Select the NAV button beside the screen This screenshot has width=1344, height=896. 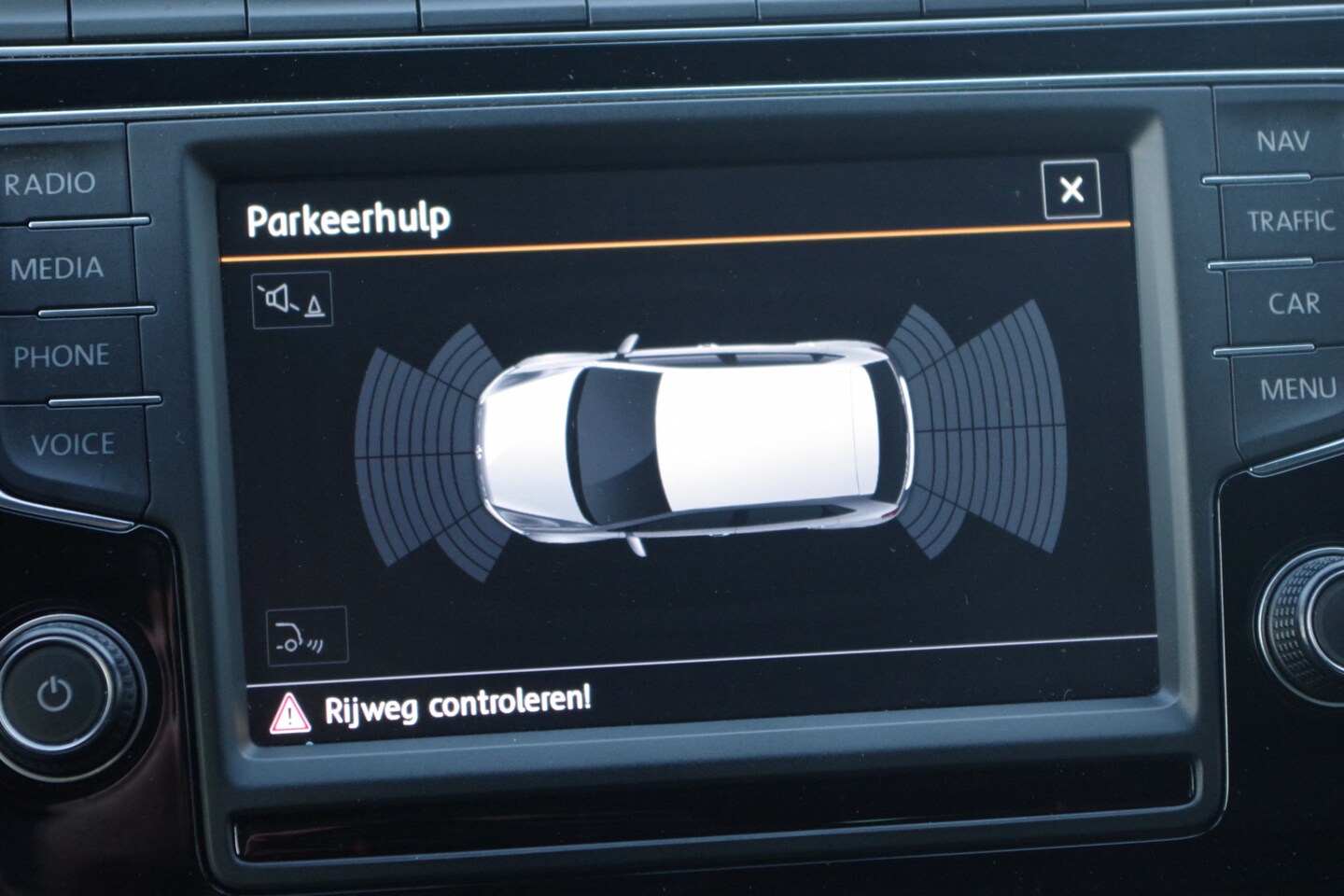click(1282, 142)
